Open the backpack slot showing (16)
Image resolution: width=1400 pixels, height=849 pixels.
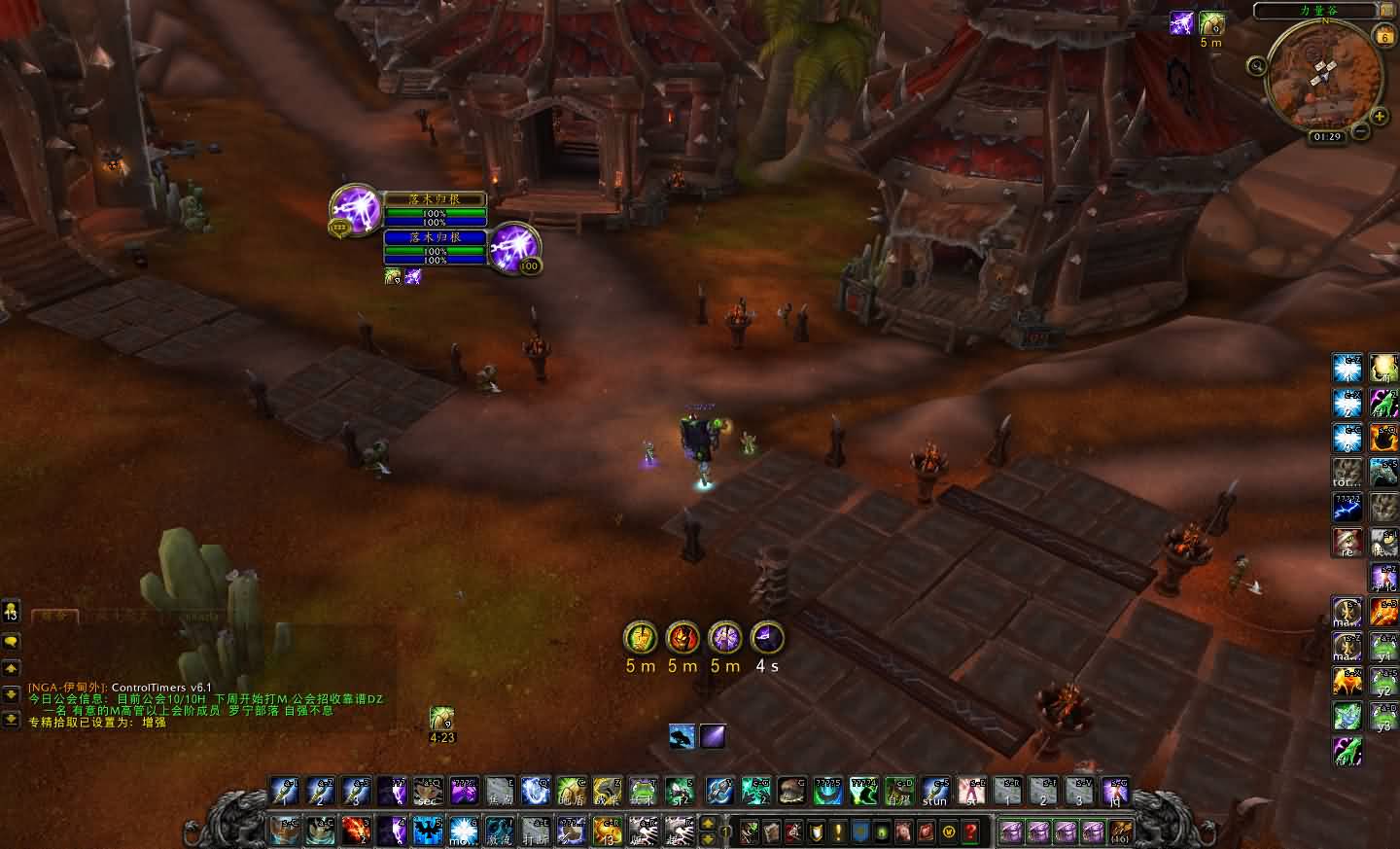point(1119,831)
